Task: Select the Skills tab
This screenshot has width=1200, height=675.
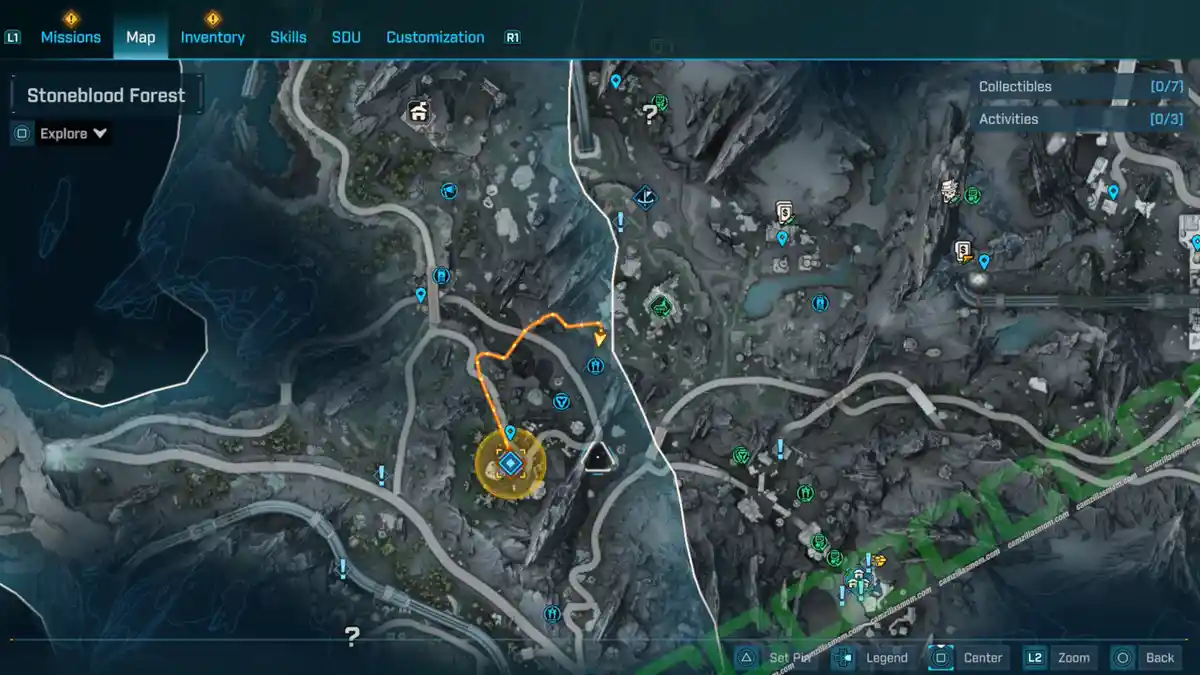Action: 288,37
